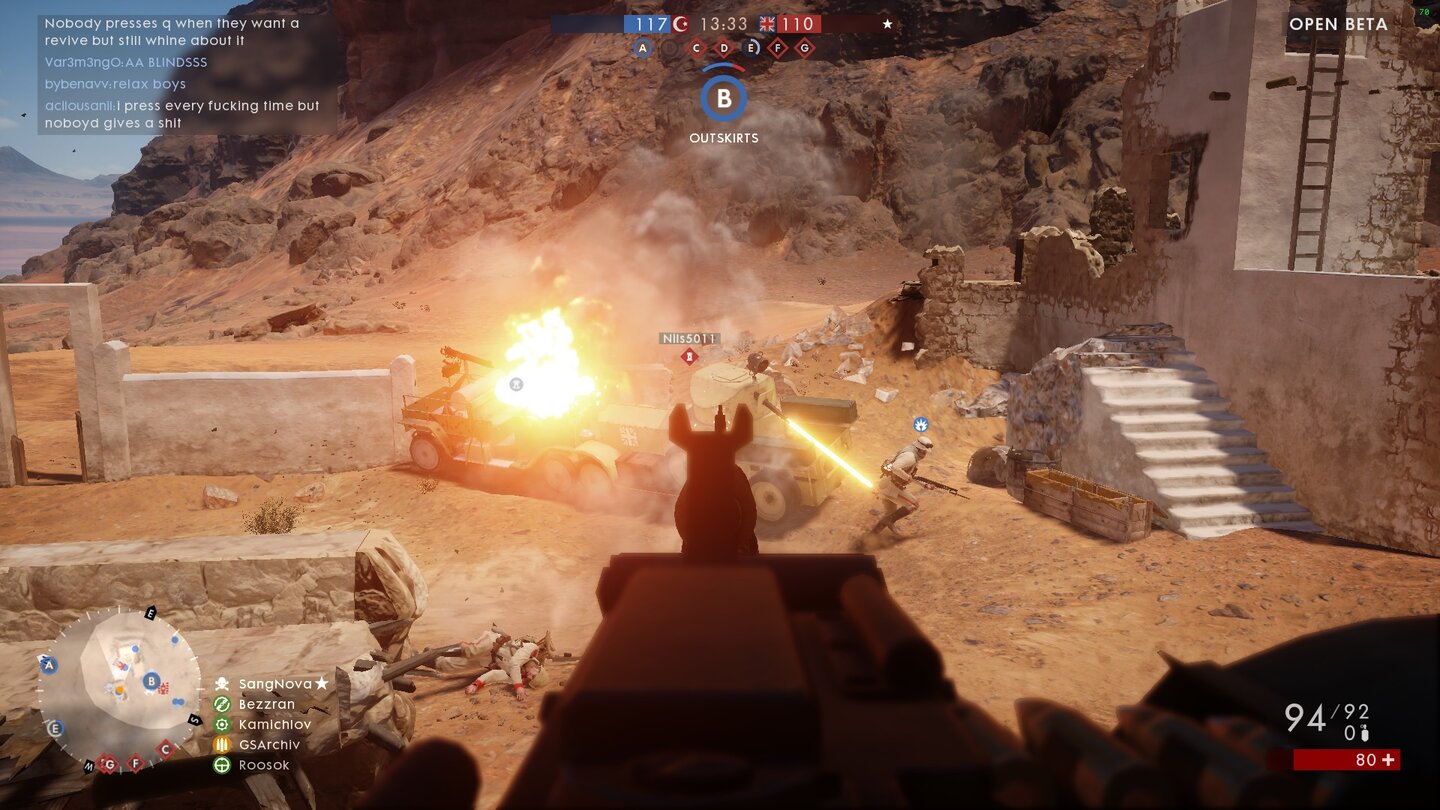Image resolution: width=1440 pixels, height=810 pixels.
Task: Click the red C marker on the minimap edge
Action: coord(166,748)
